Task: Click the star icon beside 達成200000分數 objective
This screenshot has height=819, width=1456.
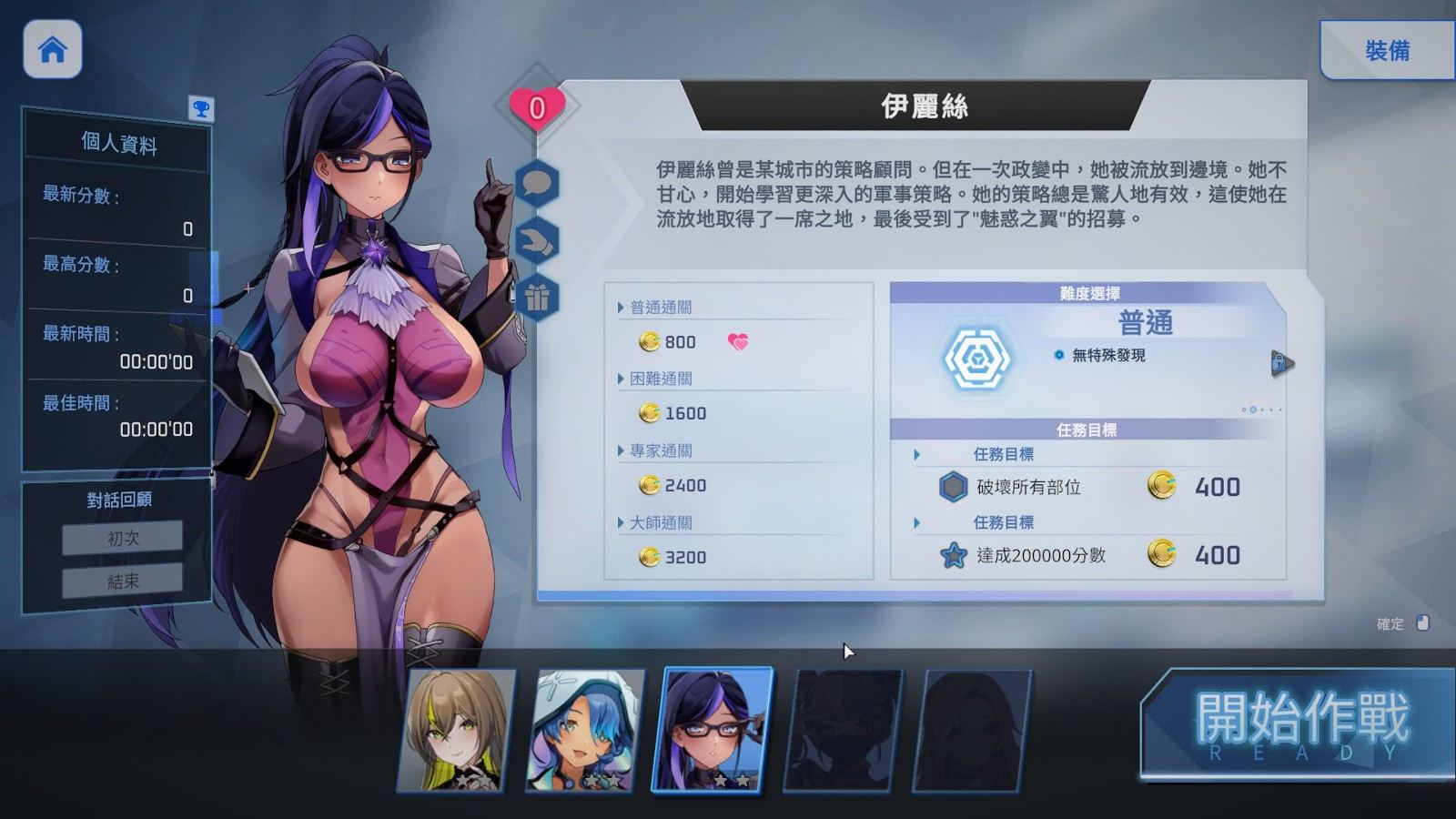Action: 953,553
